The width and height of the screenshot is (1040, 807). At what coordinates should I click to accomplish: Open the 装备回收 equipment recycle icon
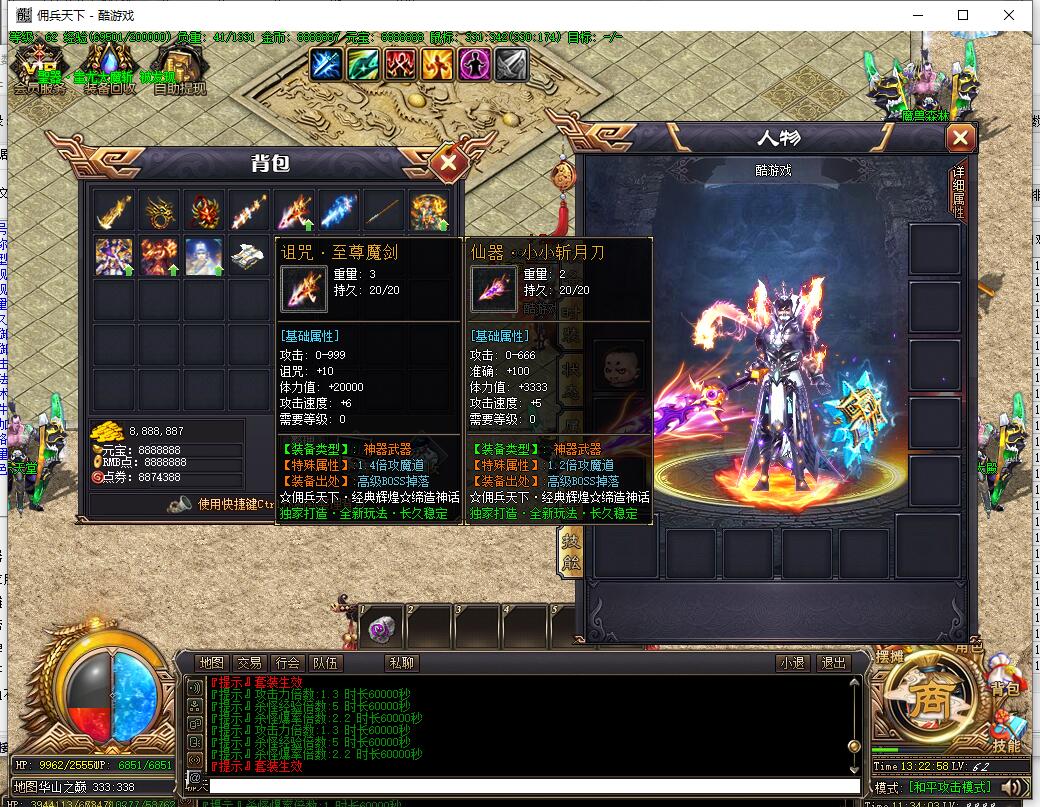click(x=110, y=73)
